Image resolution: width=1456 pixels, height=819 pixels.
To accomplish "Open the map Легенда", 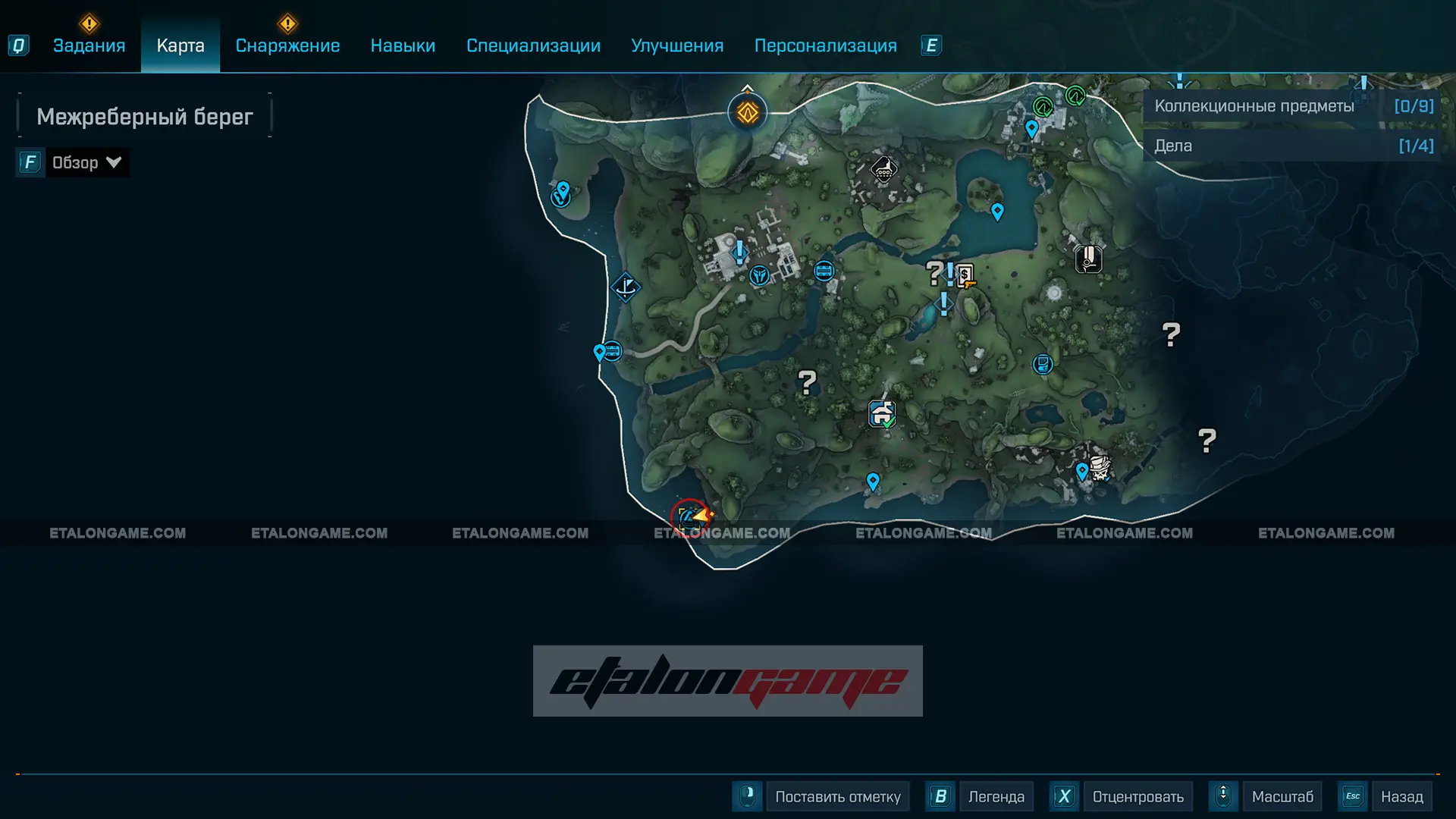I will point(996,797).
